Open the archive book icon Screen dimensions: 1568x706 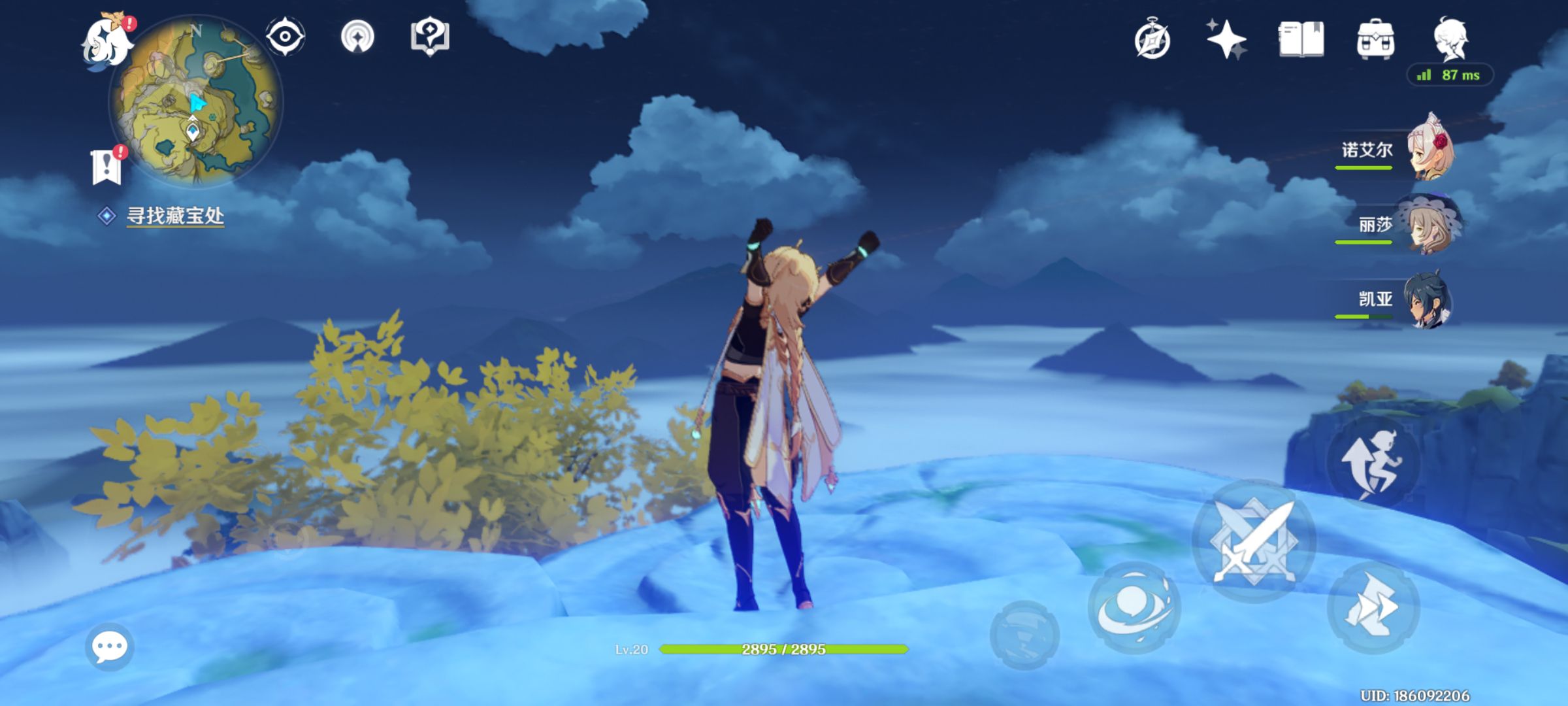[x=1301, y=39]
